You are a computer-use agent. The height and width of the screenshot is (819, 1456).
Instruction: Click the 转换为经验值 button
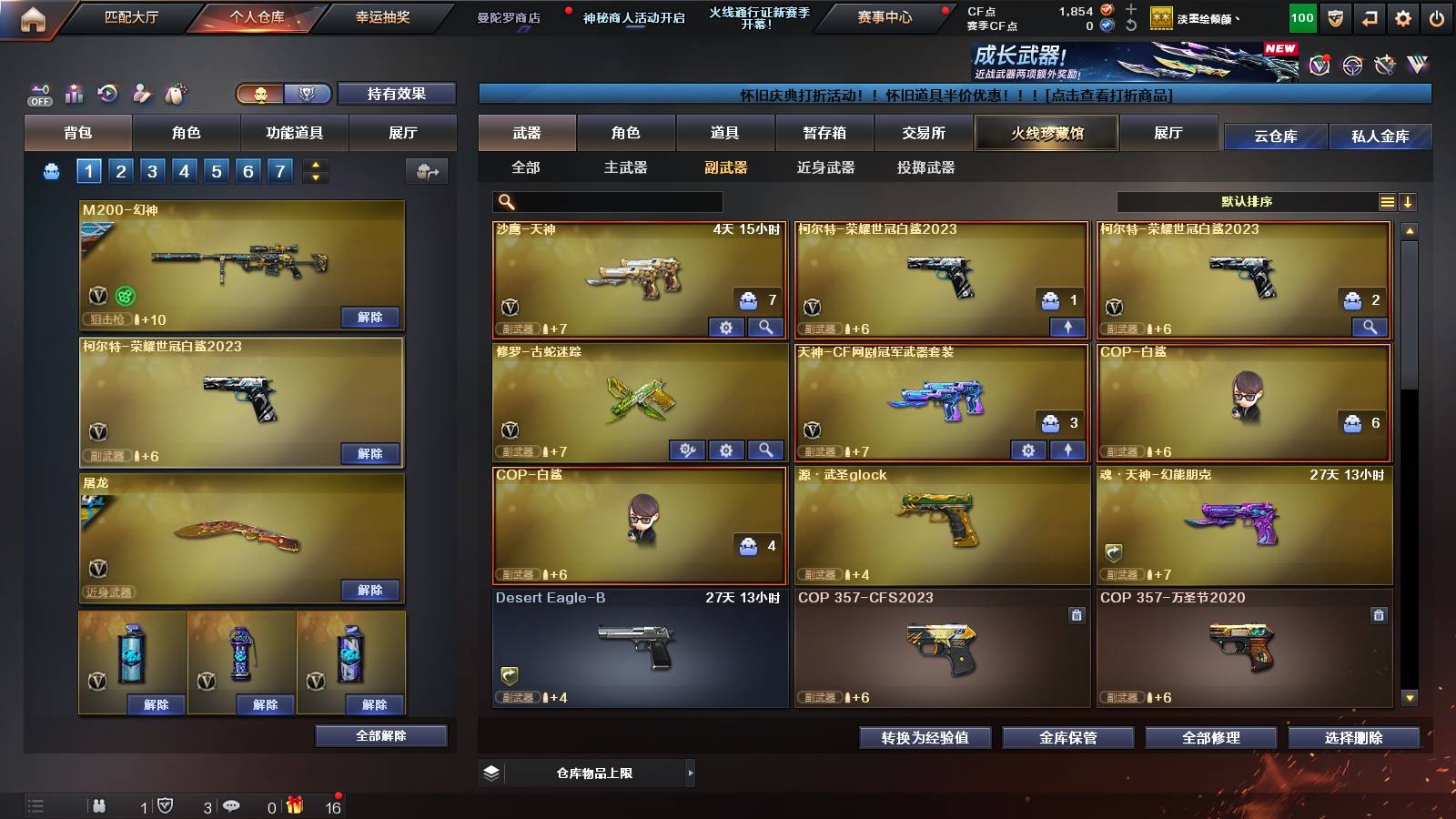[x=925, y=738]
